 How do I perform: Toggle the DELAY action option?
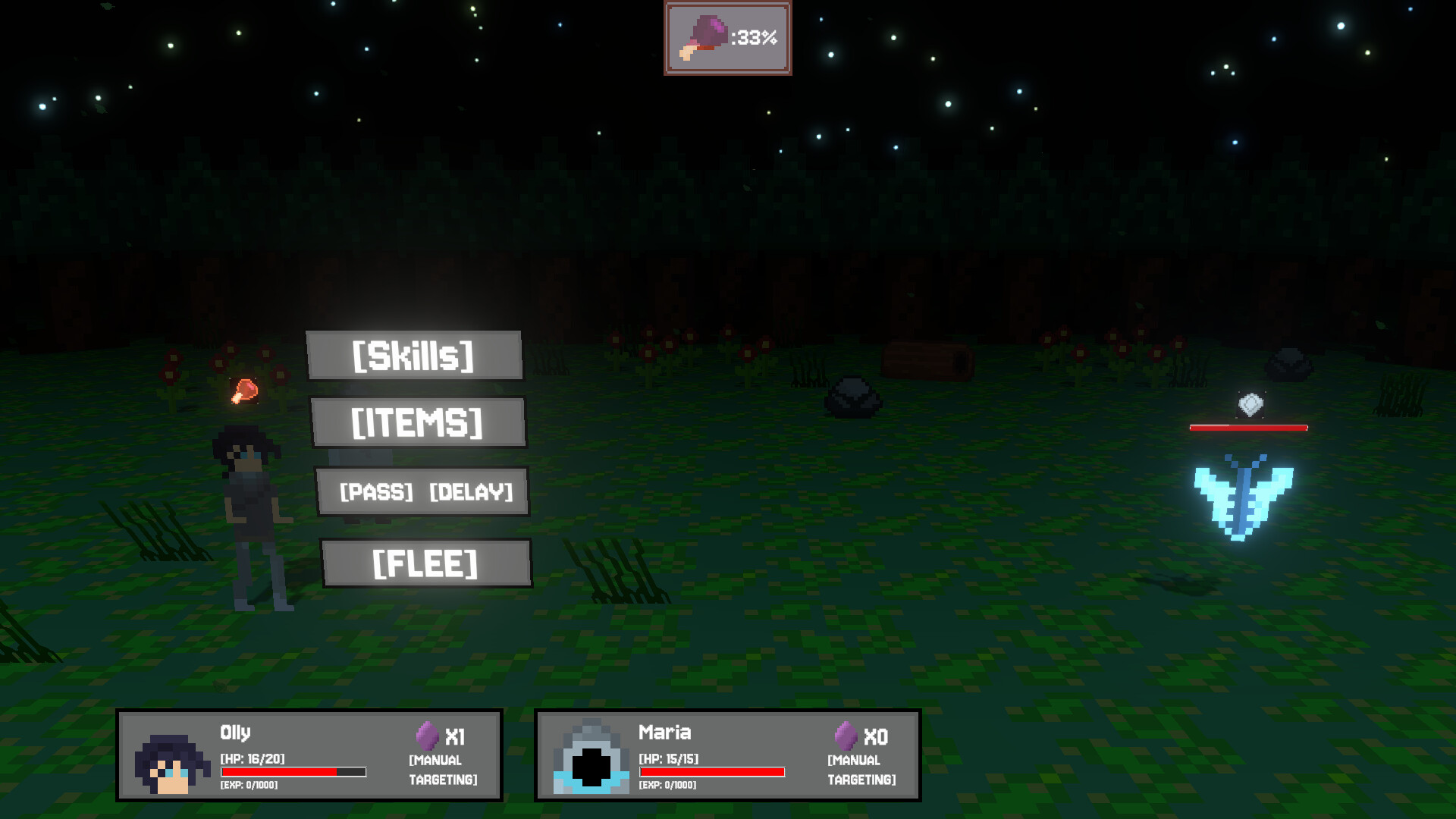click(x=470, y=492)
